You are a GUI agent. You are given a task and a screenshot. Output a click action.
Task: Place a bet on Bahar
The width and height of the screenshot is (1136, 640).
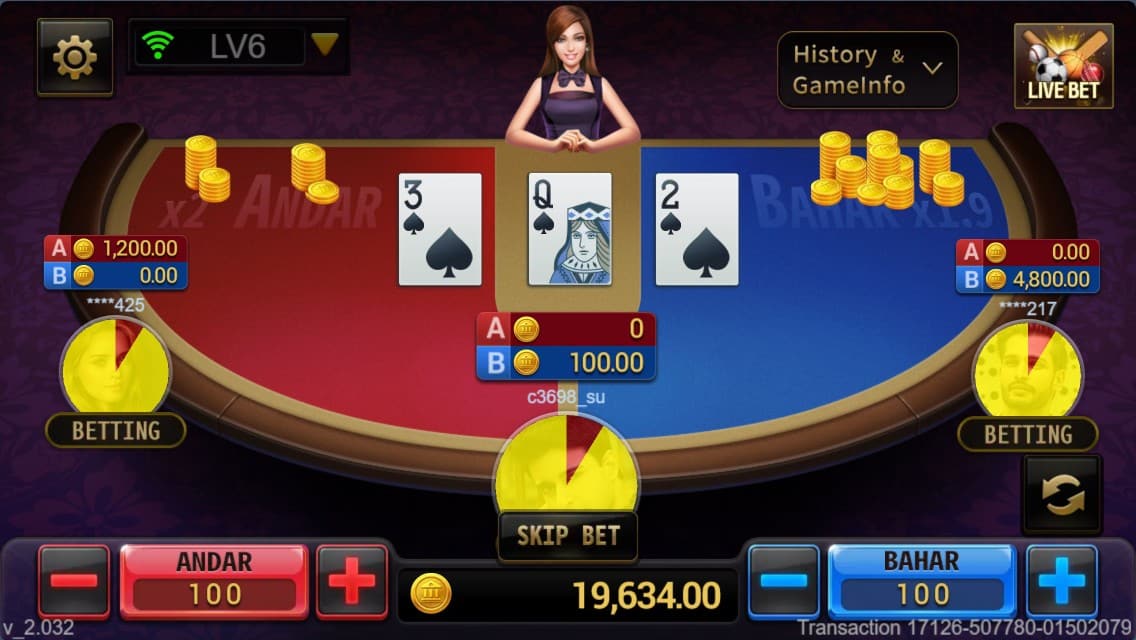[x=922, y=581]
